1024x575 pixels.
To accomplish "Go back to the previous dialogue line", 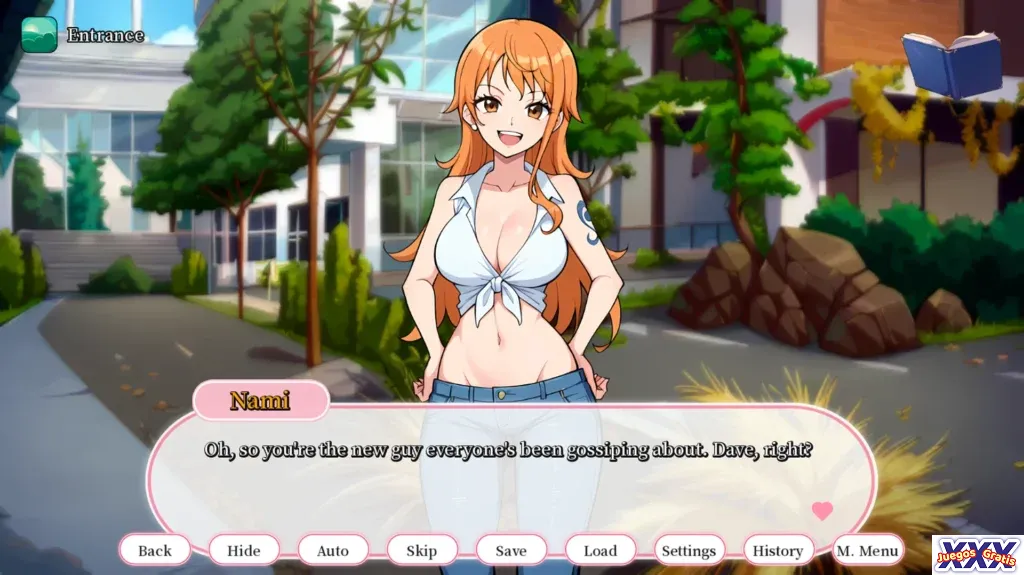I will pyautogui.click(x=155, y=550).
